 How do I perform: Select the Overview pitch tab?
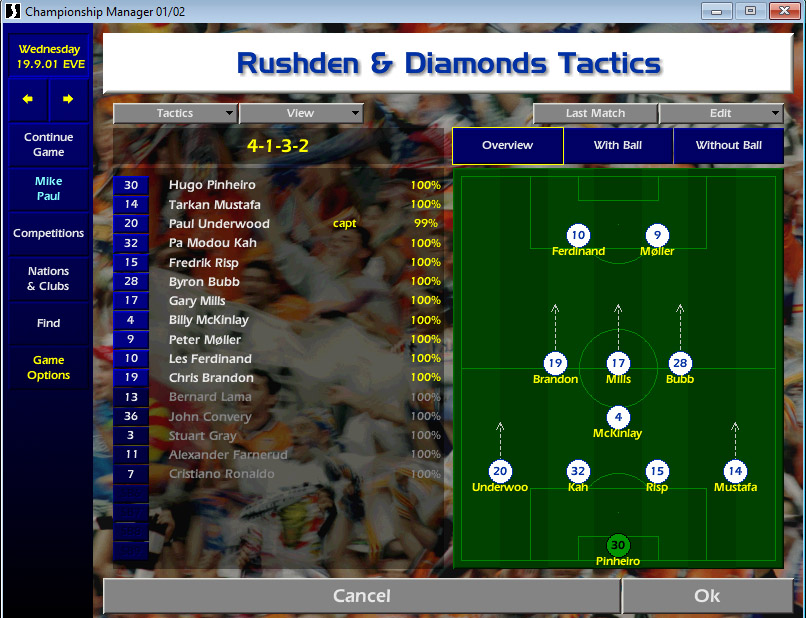tap(507, 146)
